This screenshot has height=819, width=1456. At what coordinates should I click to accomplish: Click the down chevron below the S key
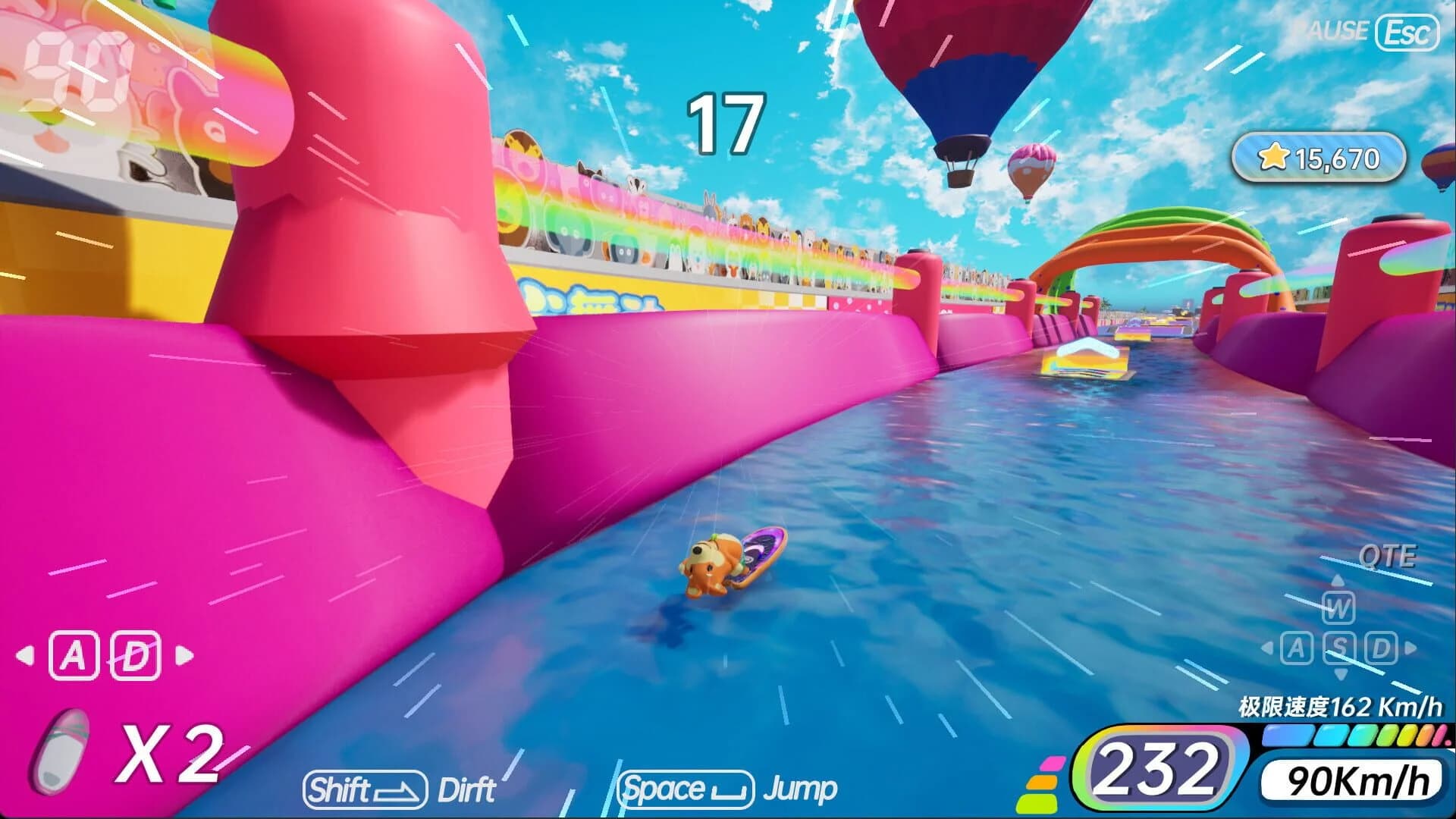pos(1339,674)
